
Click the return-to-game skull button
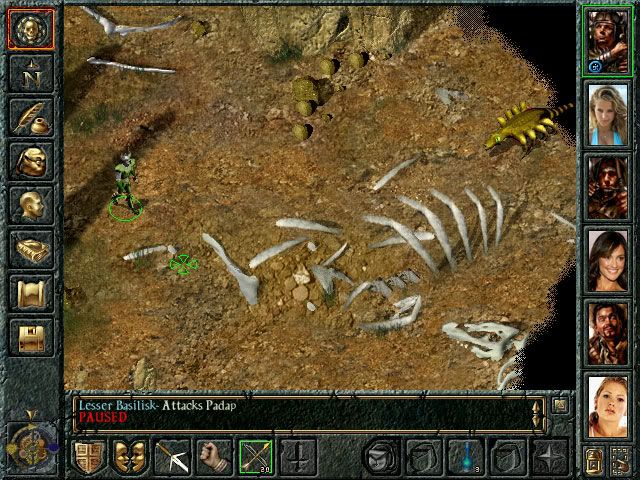[x=30, y=28]
